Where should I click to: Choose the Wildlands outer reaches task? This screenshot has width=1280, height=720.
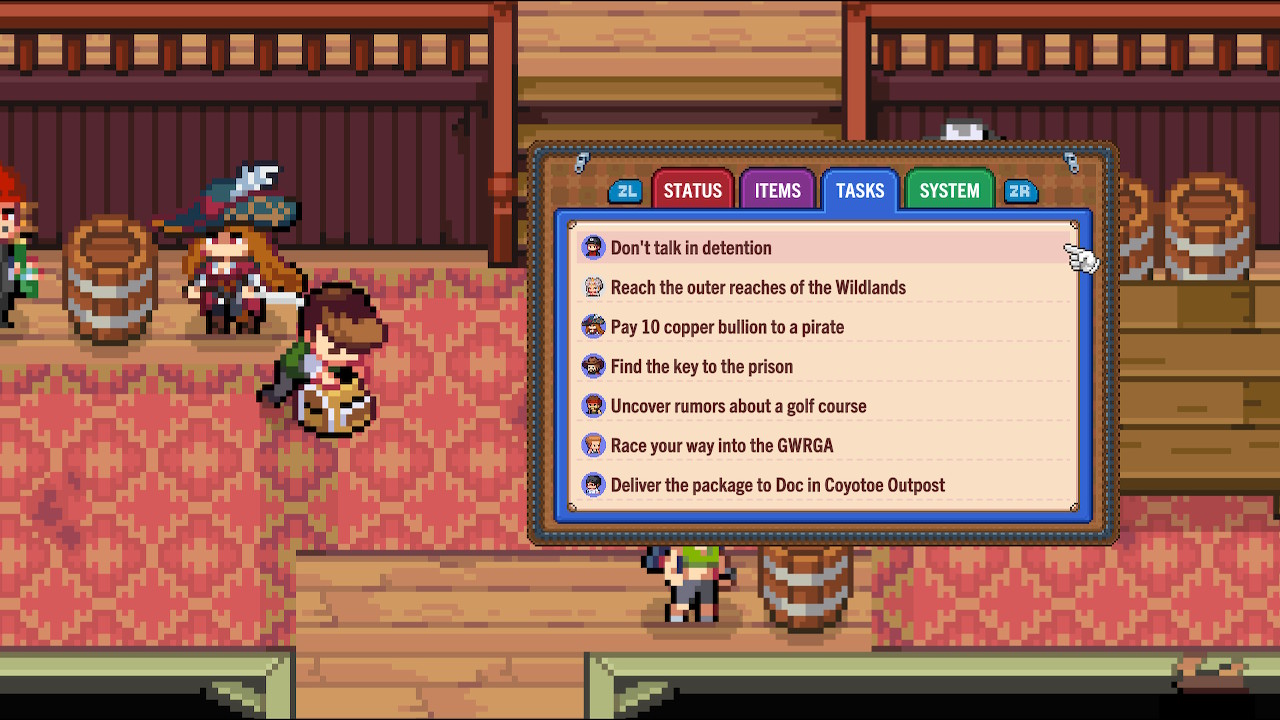(x=758, y=288)
